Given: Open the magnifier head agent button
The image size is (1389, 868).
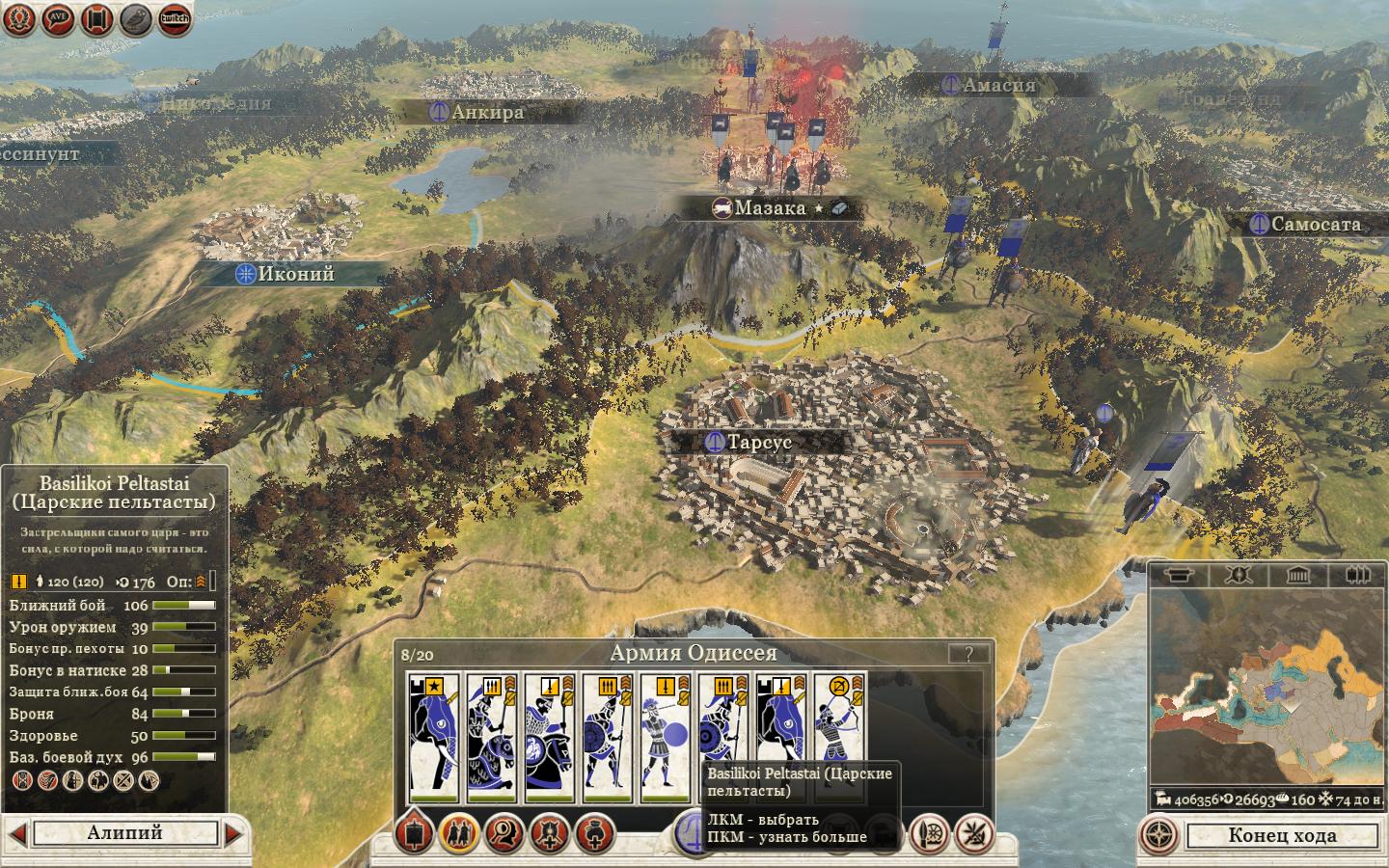Looking at the screenshot, I should point(504,833).
